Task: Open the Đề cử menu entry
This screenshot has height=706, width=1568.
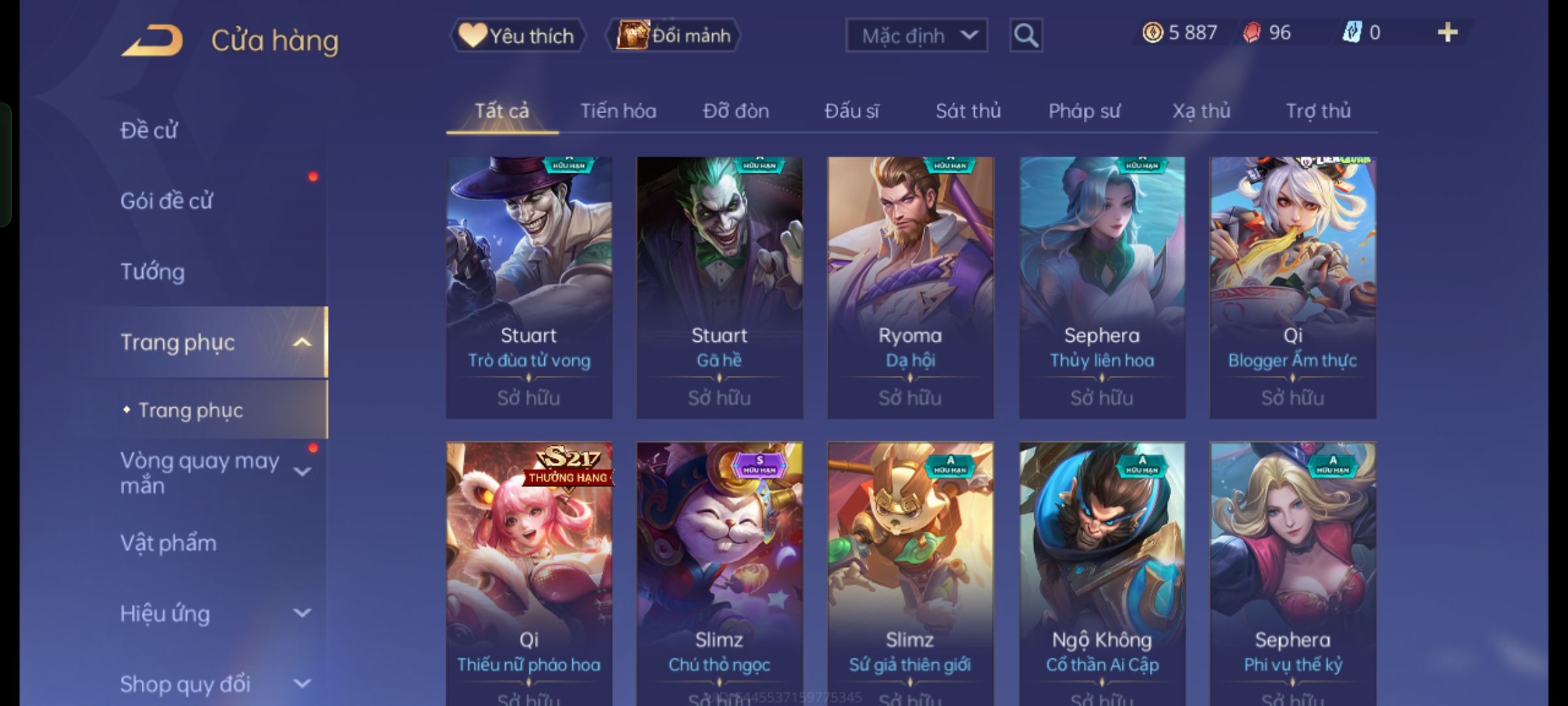Action: coord(149,130)
